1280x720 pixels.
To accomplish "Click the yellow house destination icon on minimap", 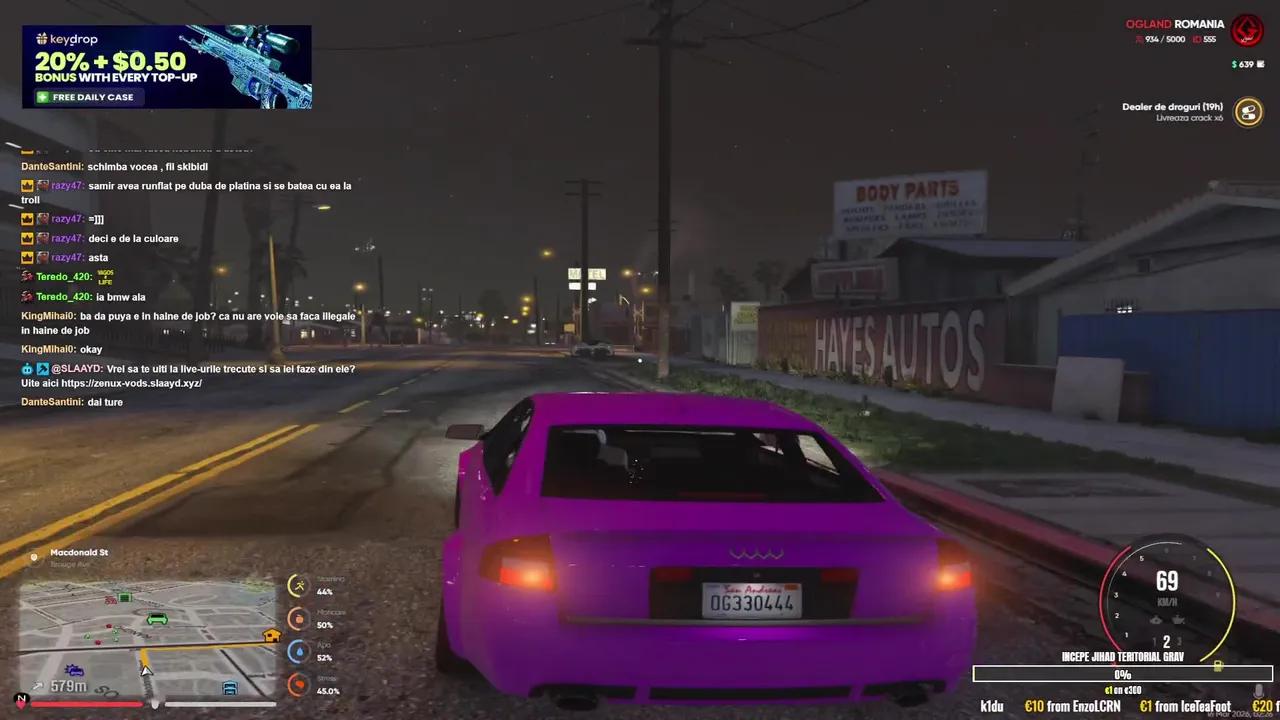I will point(271,634).
